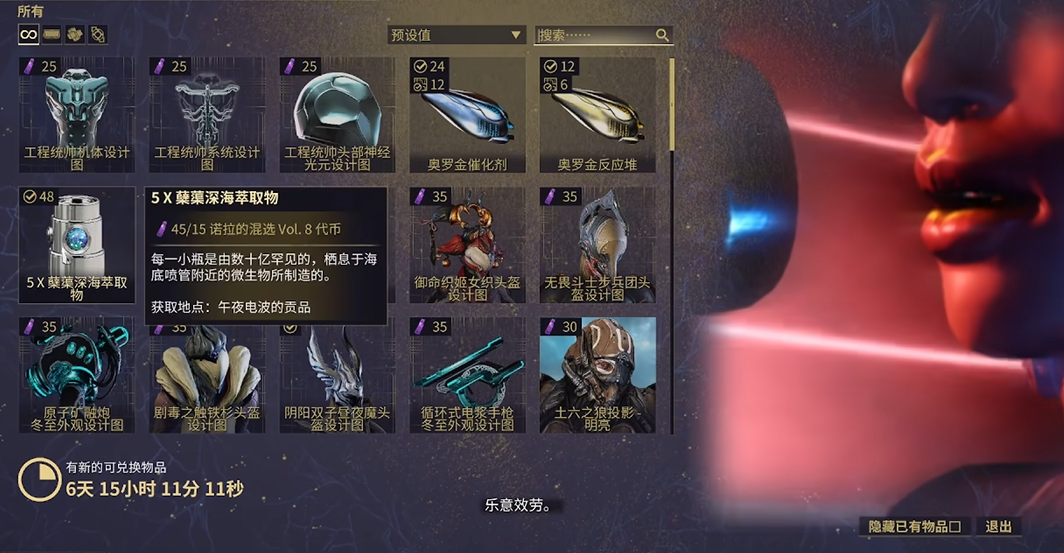1064x553 pixels.
Task: Select 工程统帅机体设计图 item
Action: coord(77,114)
